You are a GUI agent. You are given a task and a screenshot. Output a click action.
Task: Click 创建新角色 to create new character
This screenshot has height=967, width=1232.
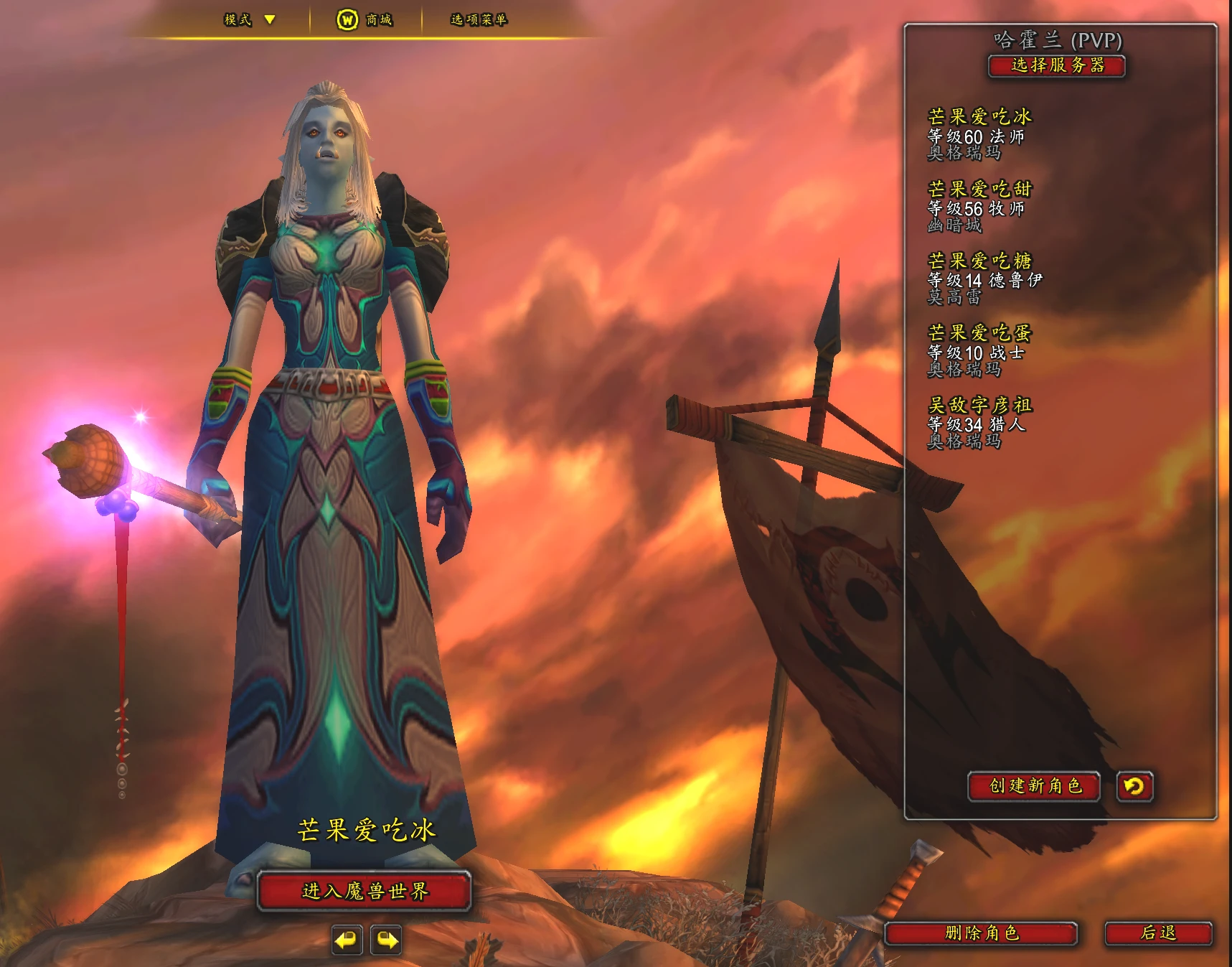point(1034,786)
